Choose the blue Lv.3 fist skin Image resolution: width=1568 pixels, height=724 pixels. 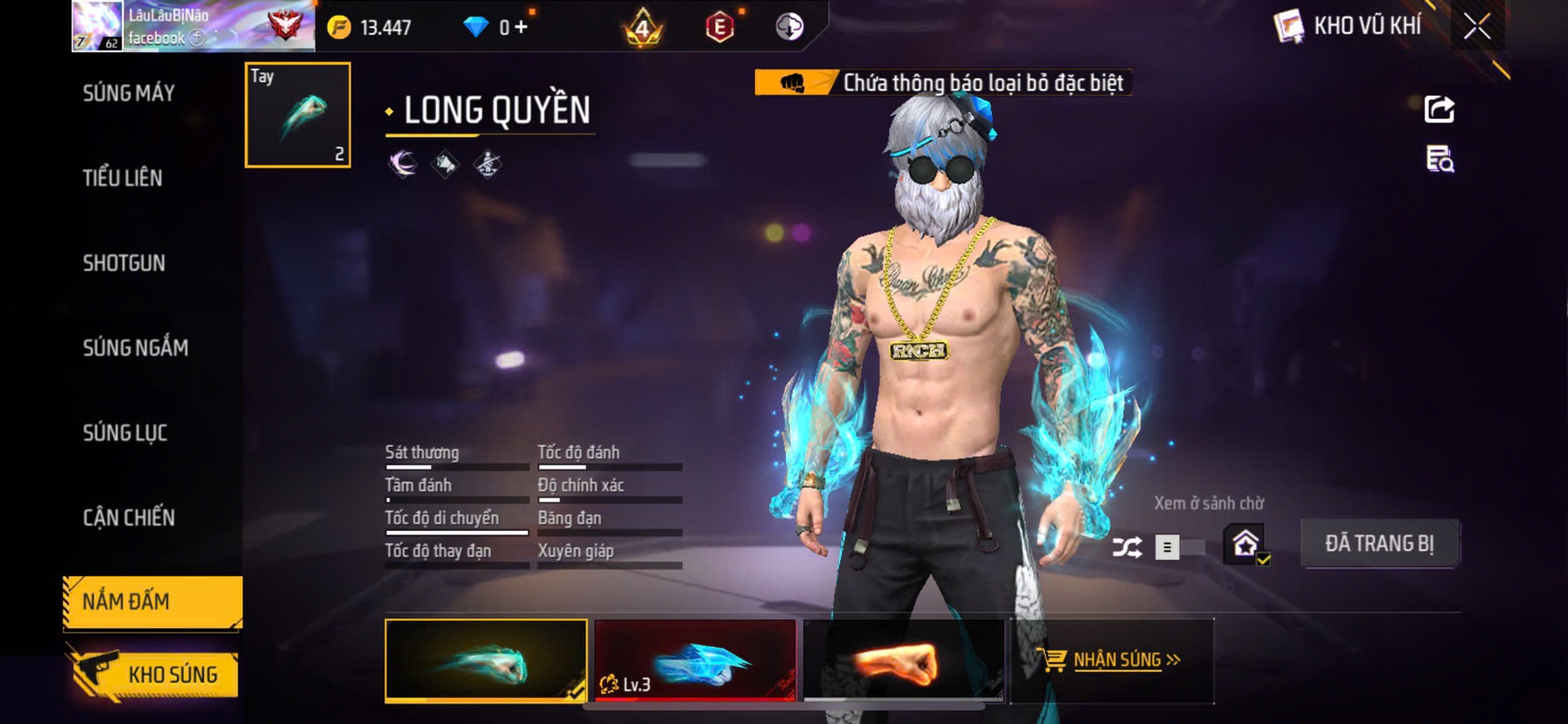[695, 661]
